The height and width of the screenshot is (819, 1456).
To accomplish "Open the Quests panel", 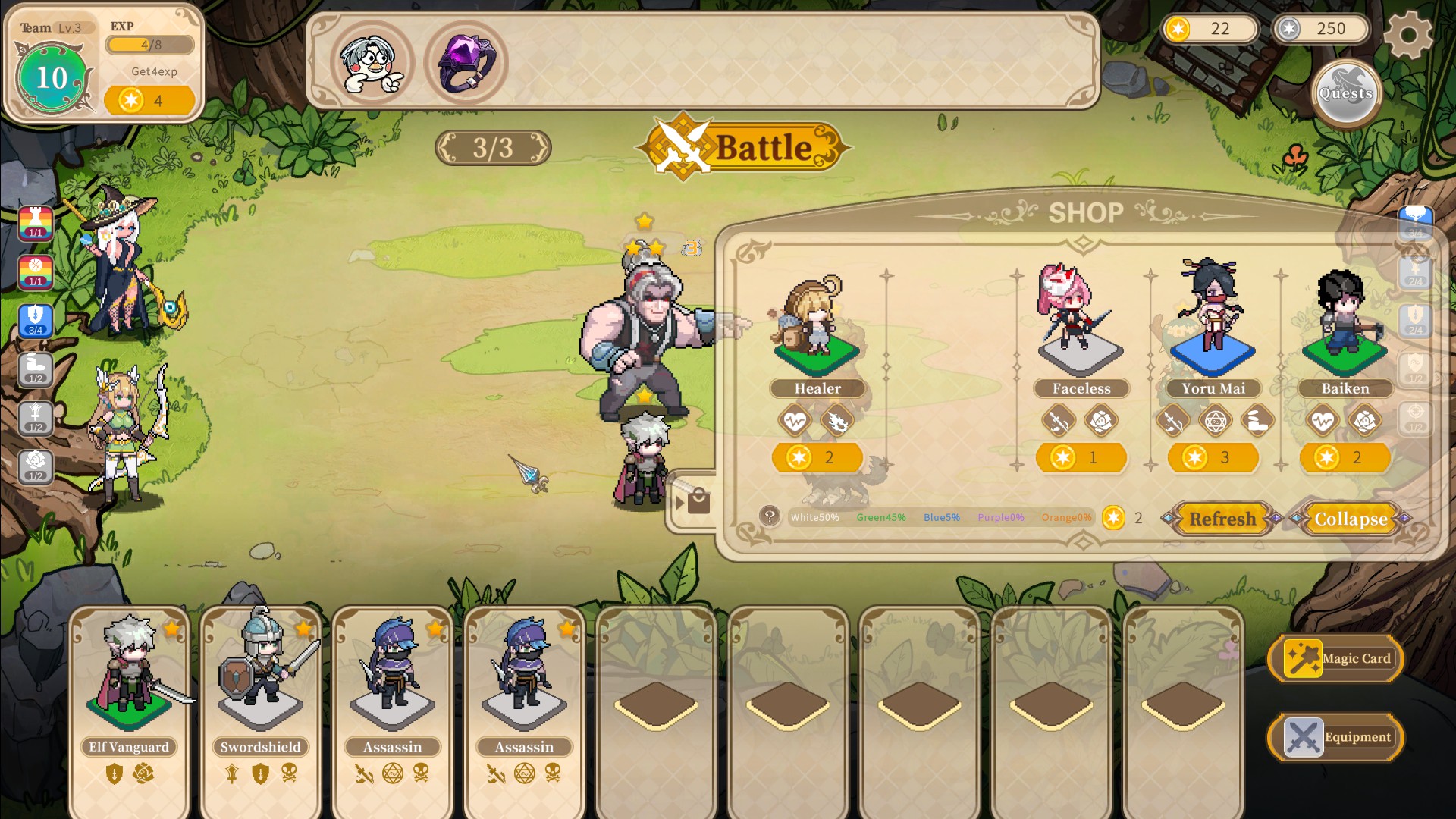I will coord(1346,93).
